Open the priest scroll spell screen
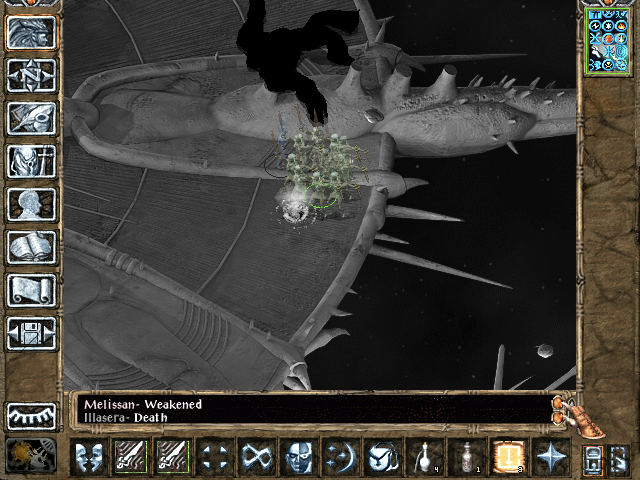Screen dimensions: 640x480 pos(31,289)
